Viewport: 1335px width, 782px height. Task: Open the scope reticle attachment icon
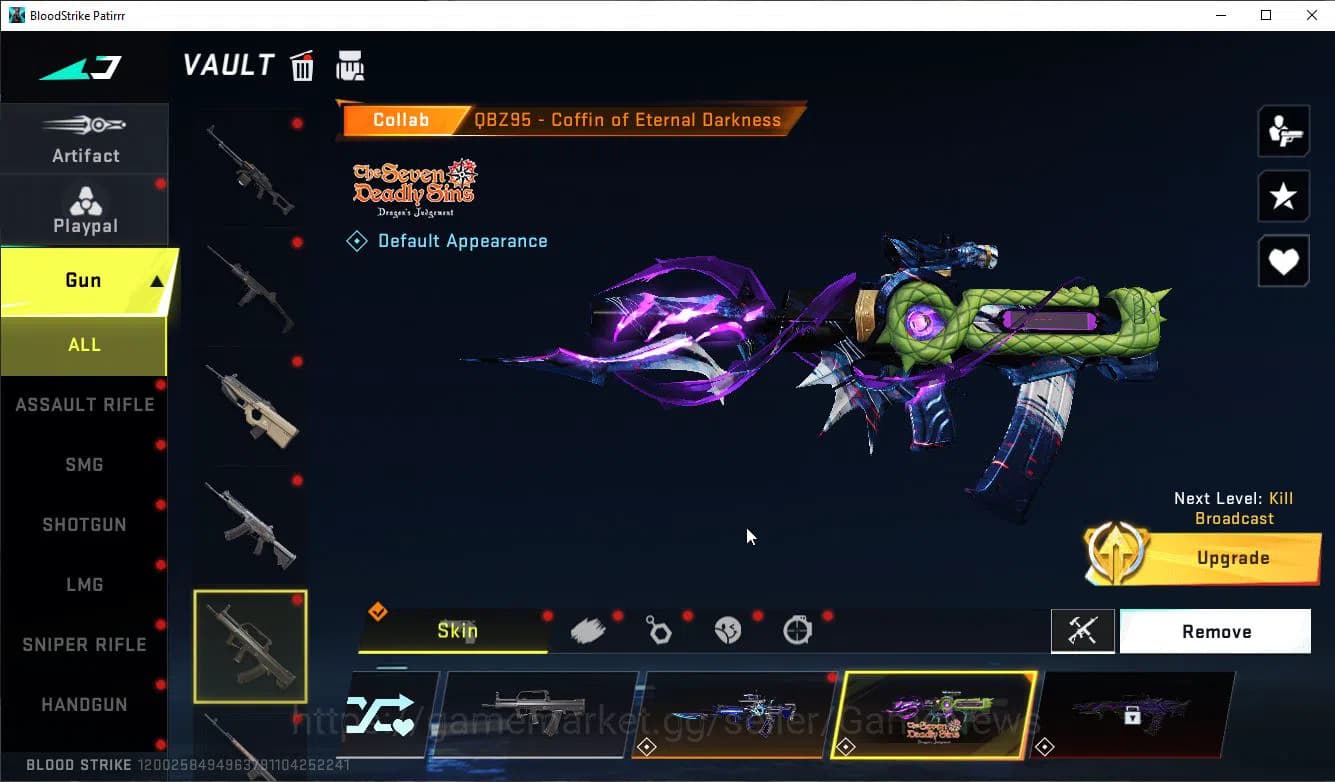(798, 628)
